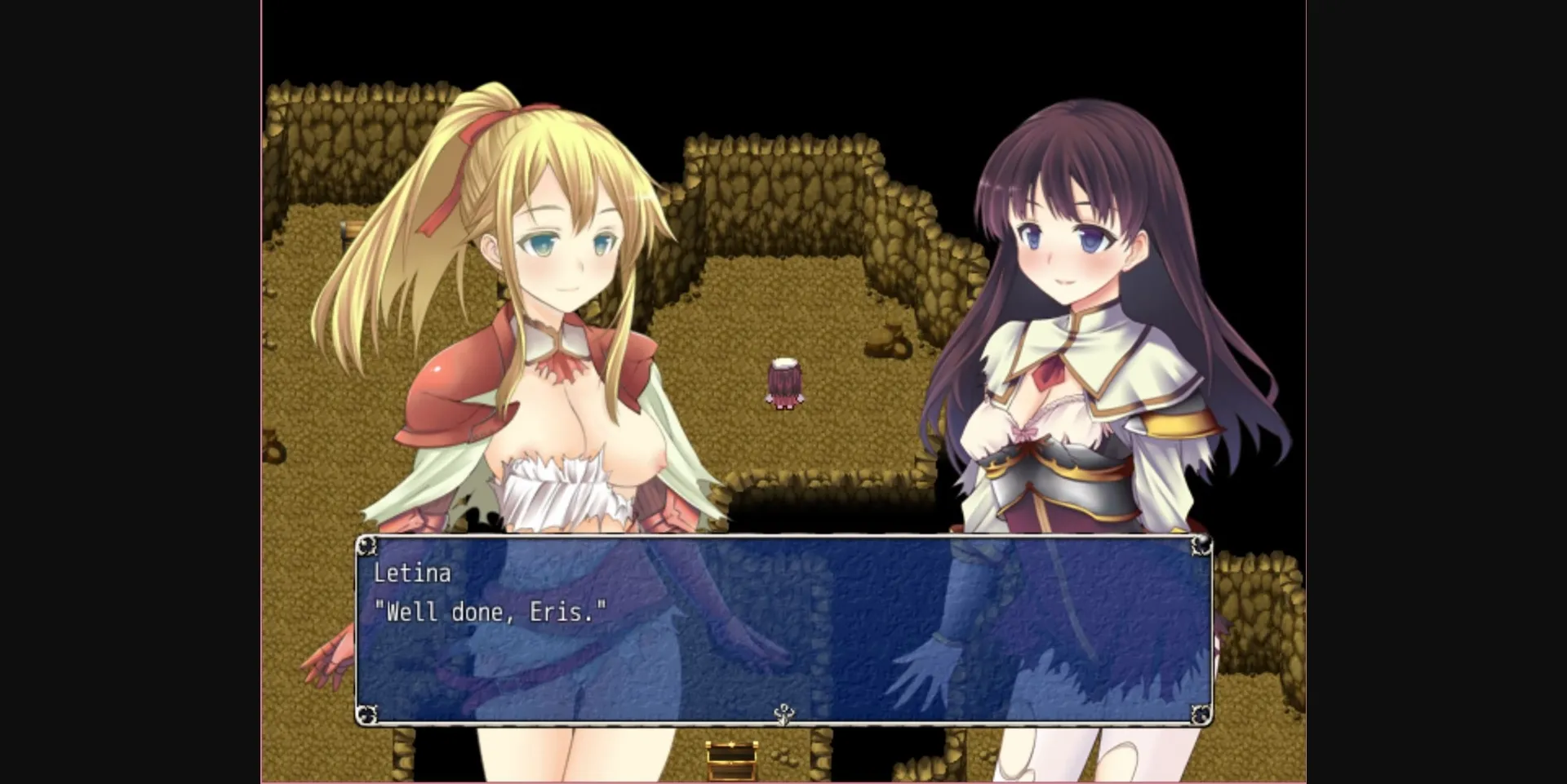The height and width of the screenshot is (784, 1567).
Task: Click the bucket on the upper-left ledge
Action: coord(348,228)
